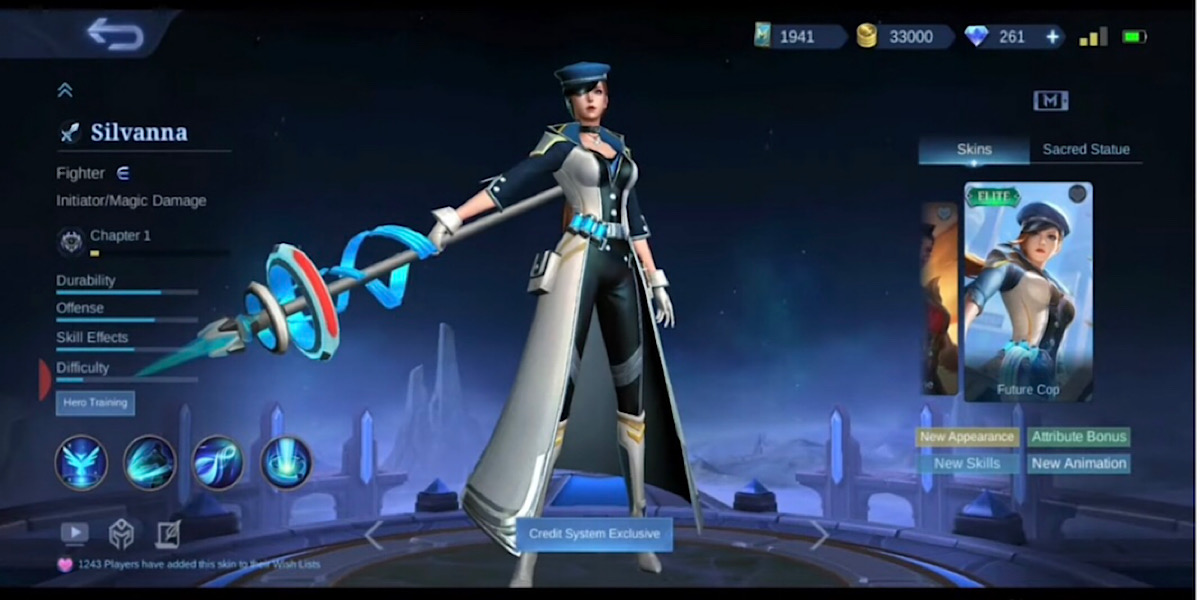Show the next hero with right arrow
Viewport: 1200px width, 600px height.
[x=819, y=535]
